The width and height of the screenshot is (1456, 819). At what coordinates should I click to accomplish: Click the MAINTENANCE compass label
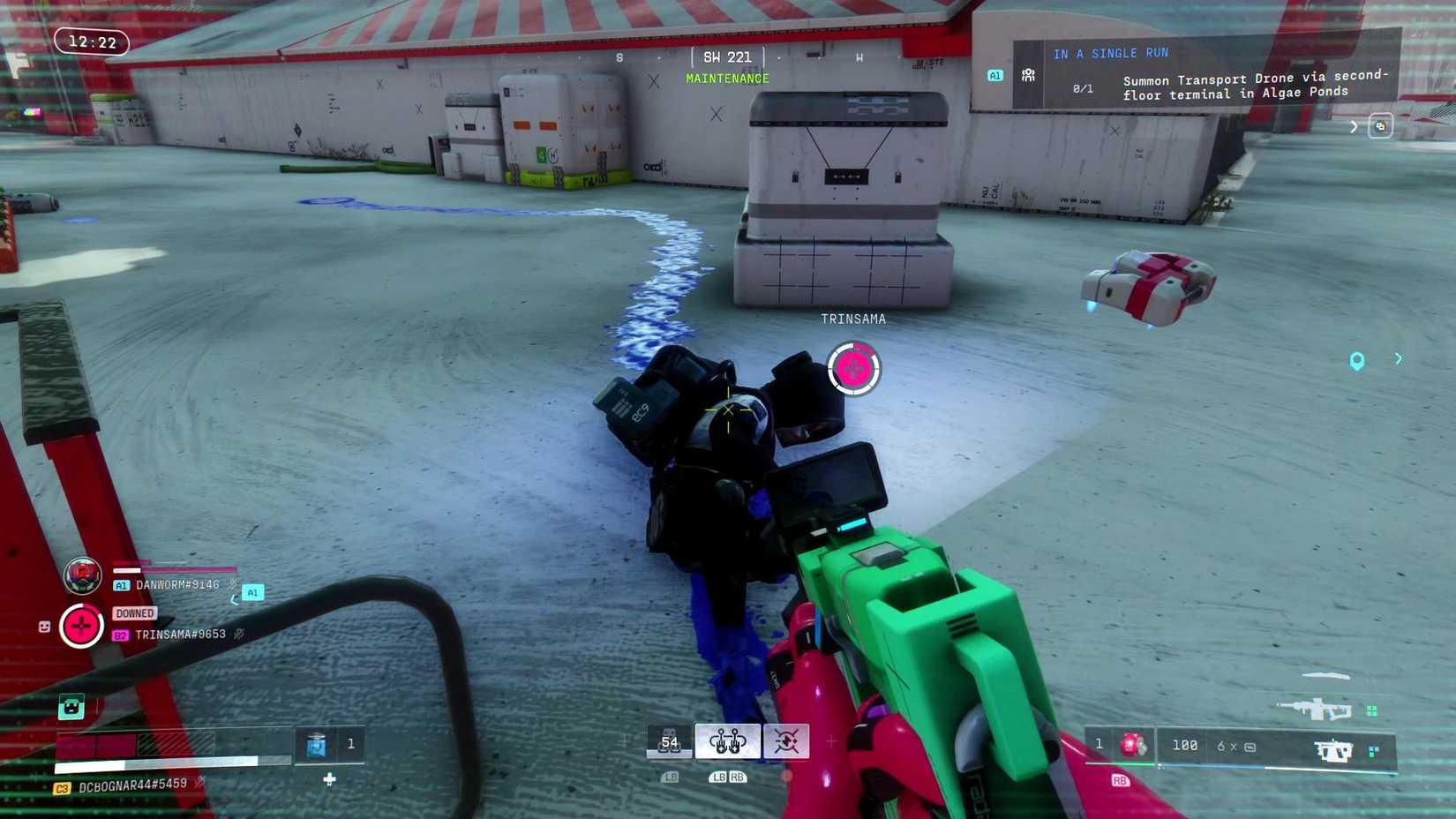(727, 78)
